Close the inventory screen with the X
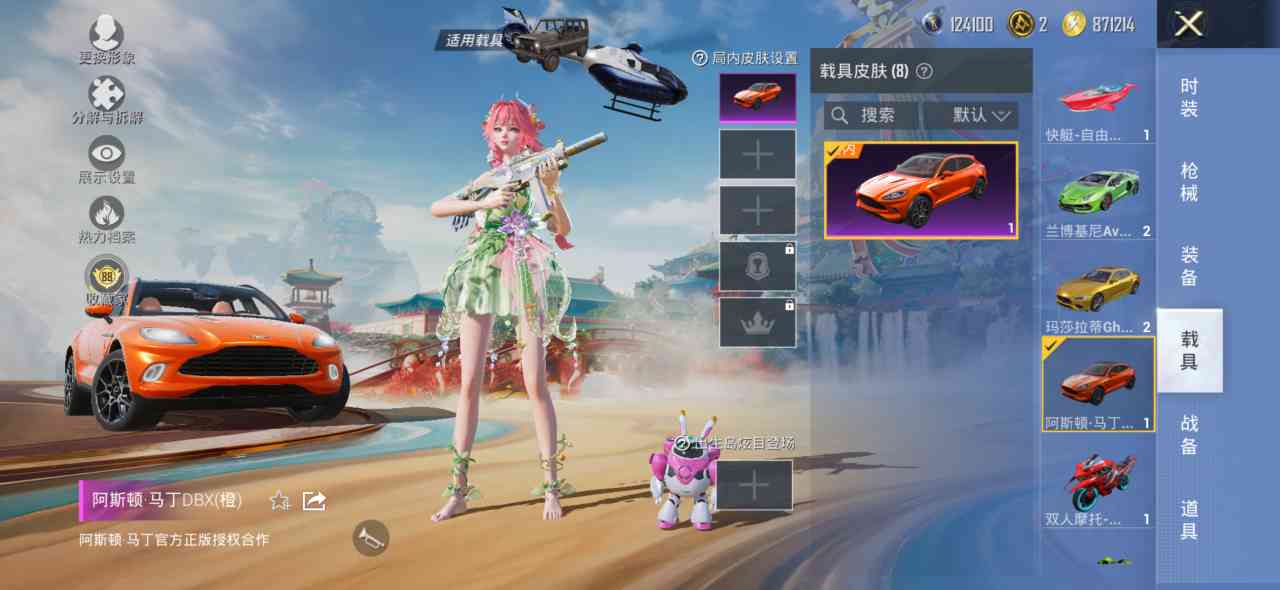 (1188, 24)
